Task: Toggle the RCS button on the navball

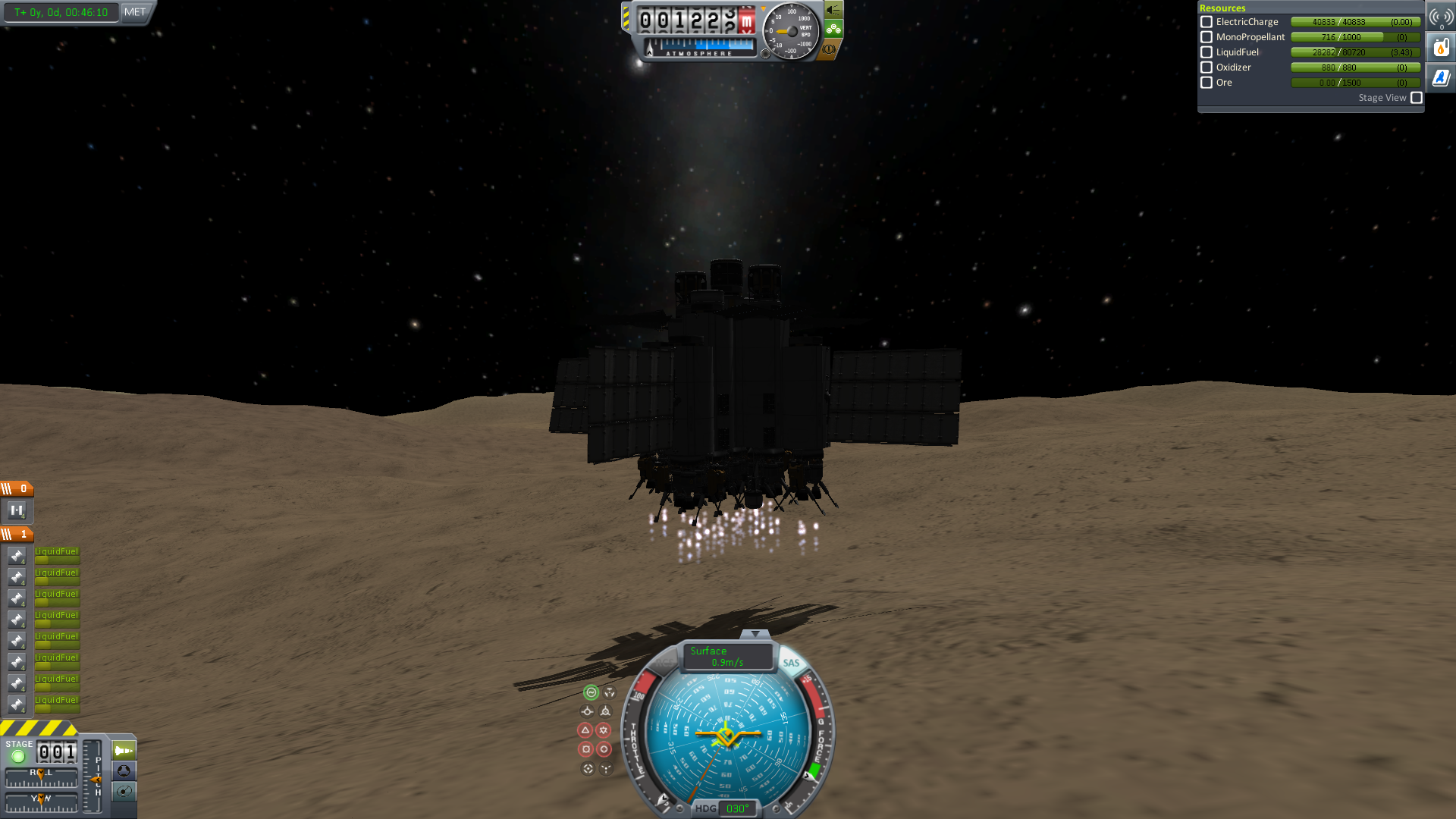Action: coord(664,663)
